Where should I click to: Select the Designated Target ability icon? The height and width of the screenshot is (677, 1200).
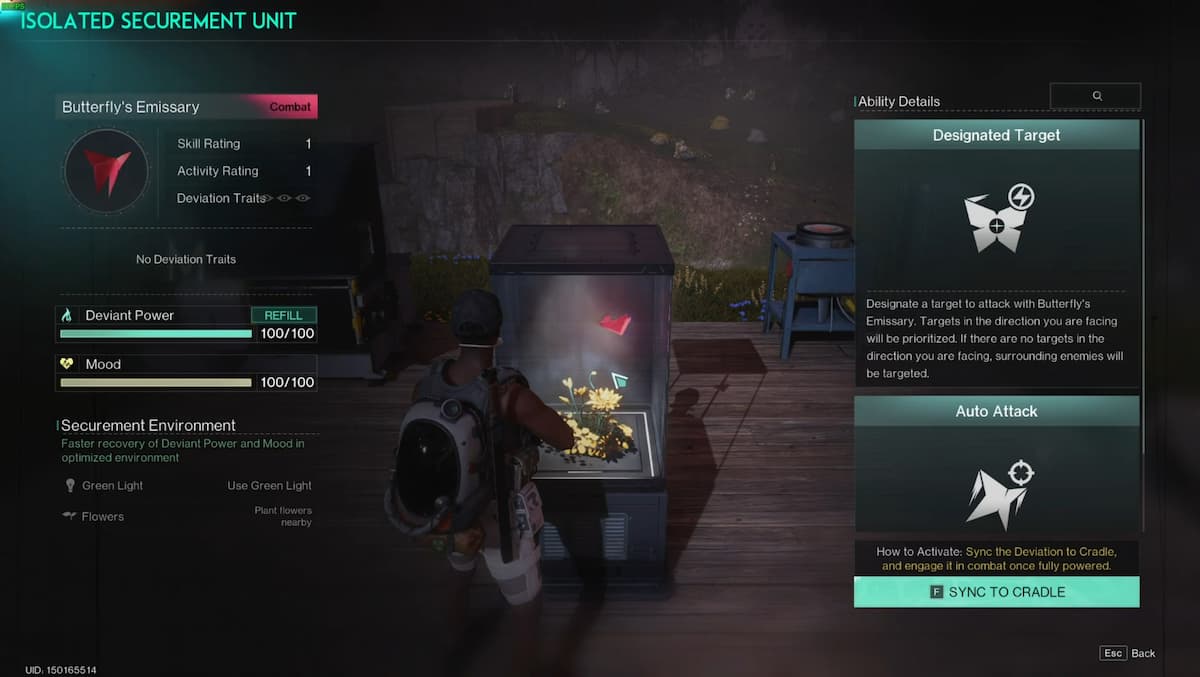pyautogui.click(x=997, y=216)
